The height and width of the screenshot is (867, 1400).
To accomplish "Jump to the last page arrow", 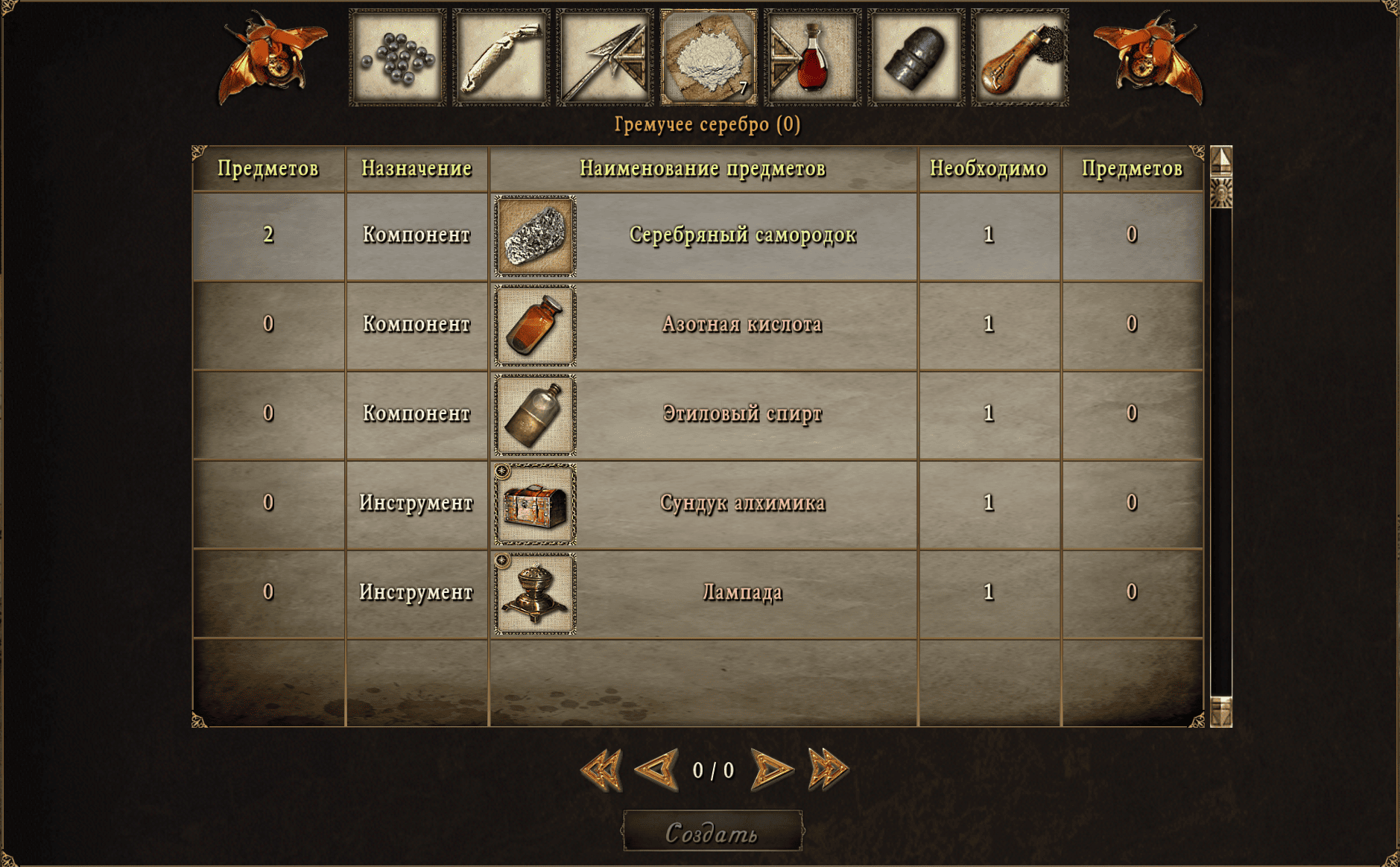I will (828, 769).
